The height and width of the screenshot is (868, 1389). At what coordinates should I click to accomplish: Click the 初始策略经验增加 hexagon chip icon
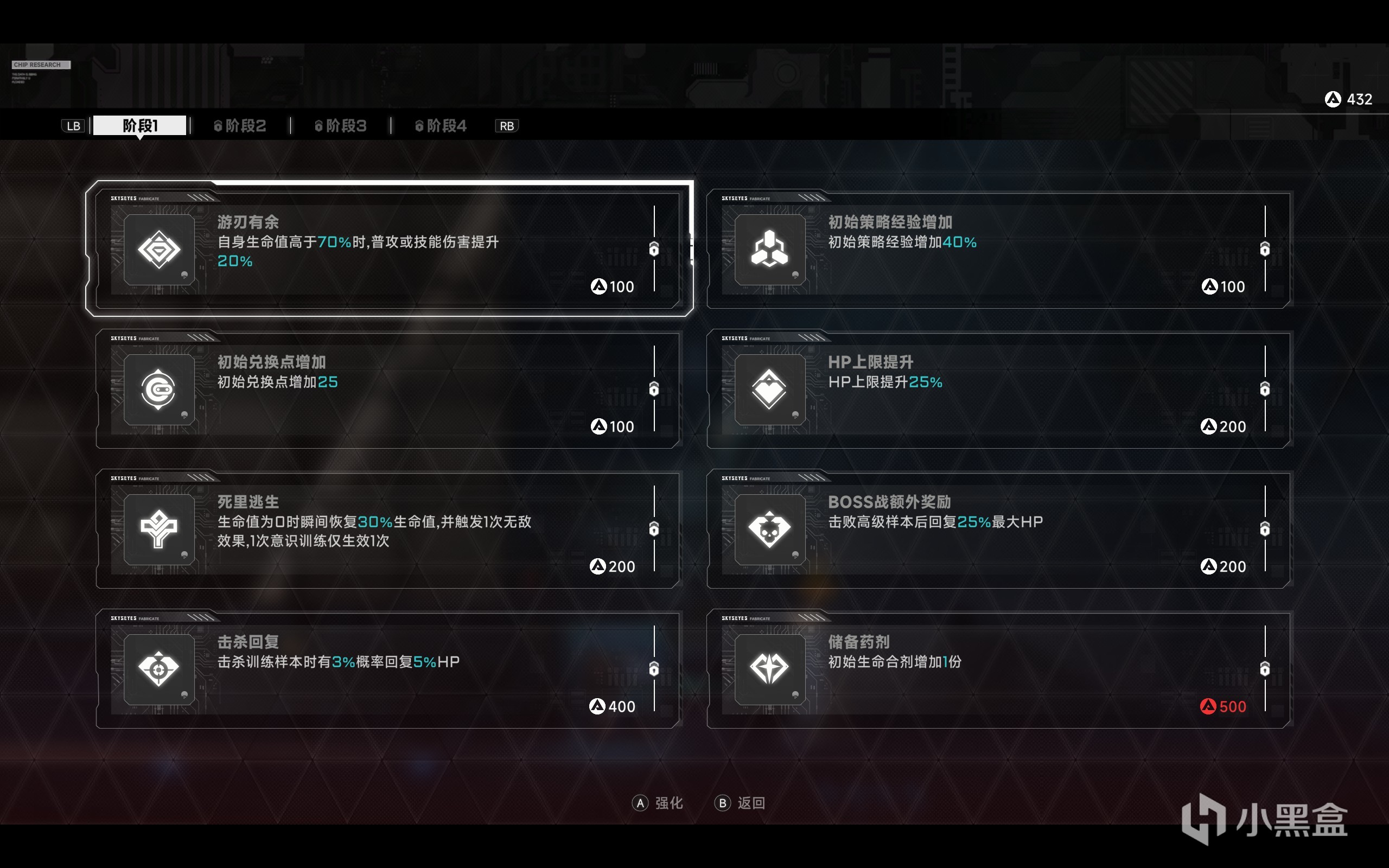pyautogui.click(x=770, y=250)
